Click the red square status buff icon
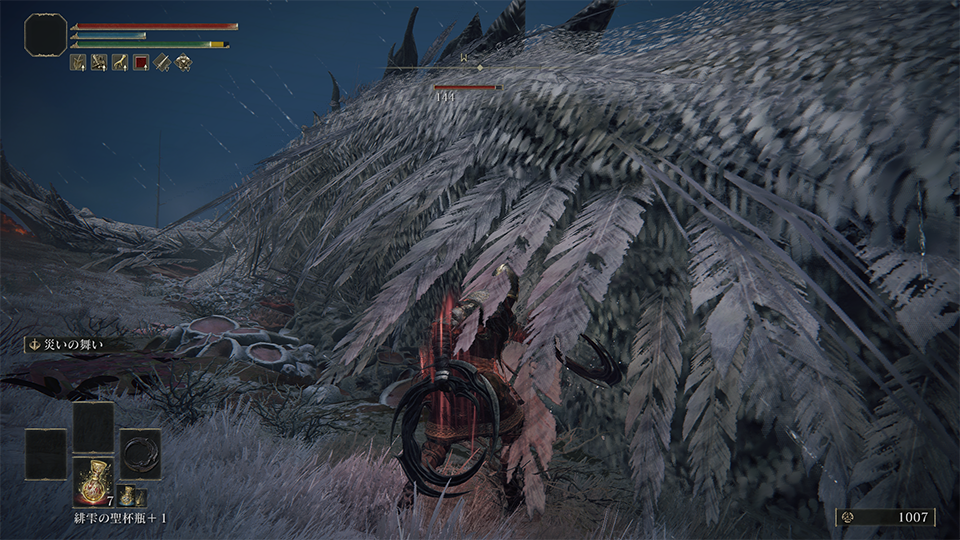The width and height of the screenshot is (960, 540). point(141,62)
